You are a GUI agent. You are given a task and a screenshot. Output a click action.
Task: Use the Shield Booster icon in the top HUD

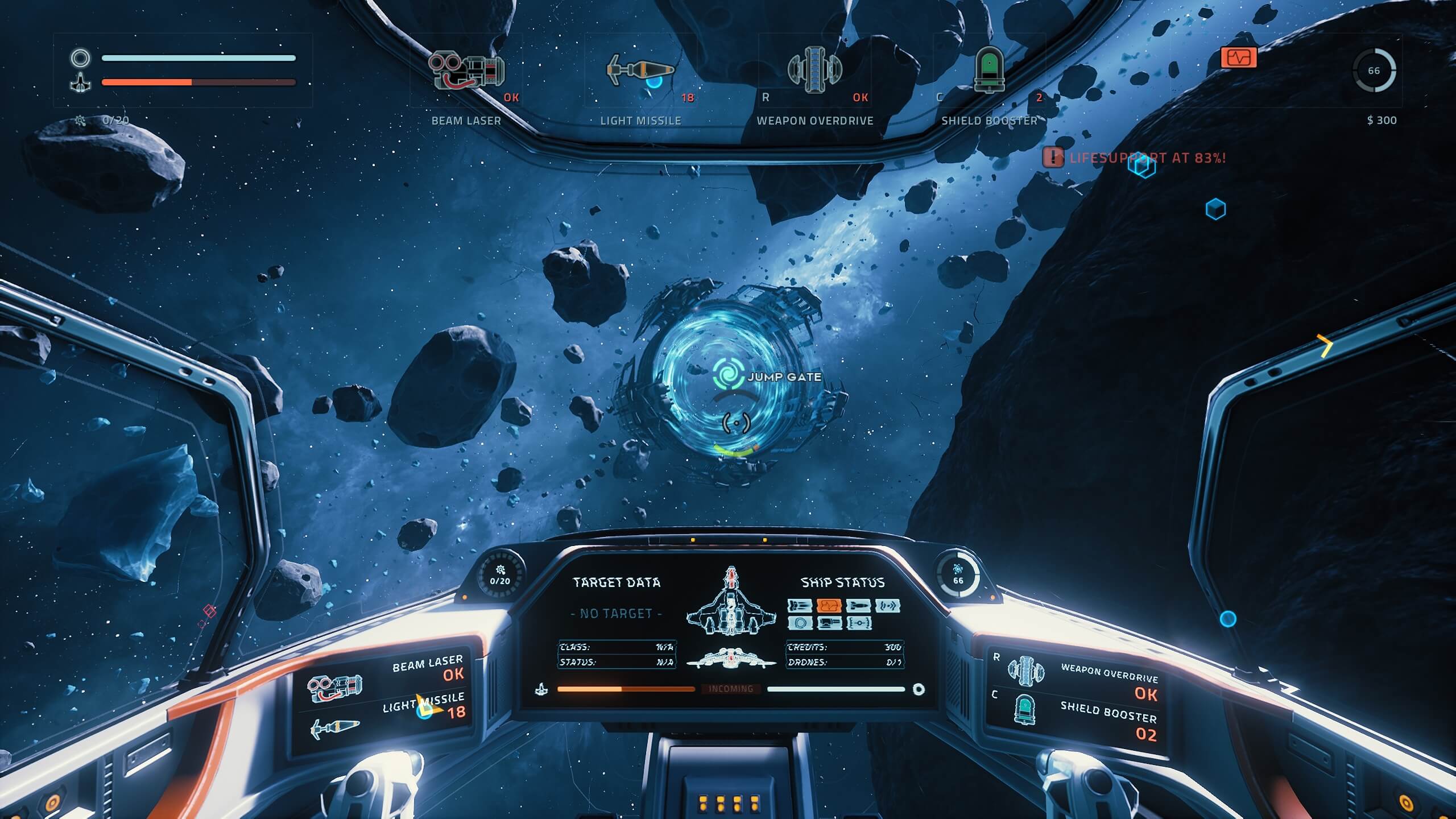point(989,69)
